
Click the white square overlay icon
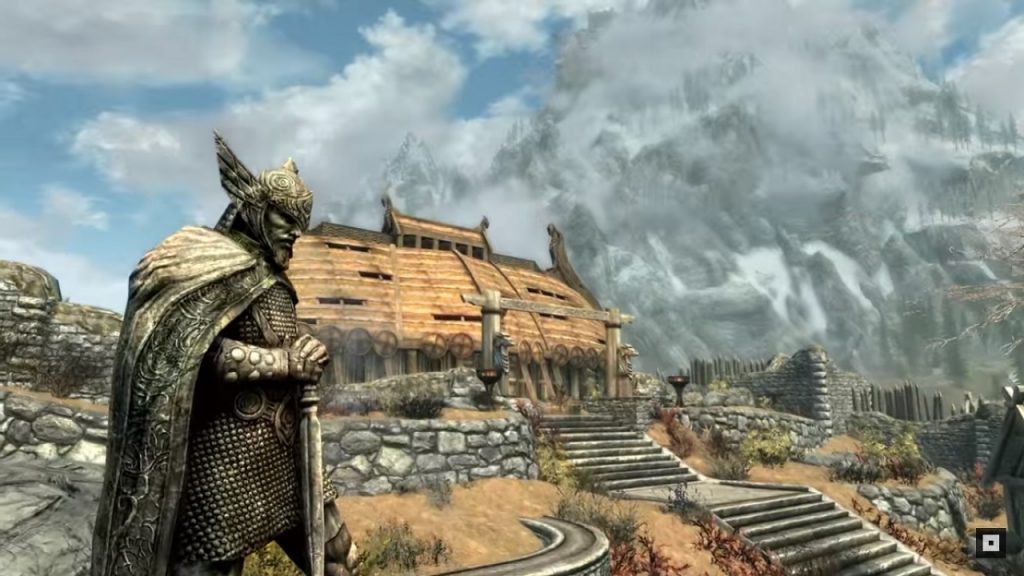pos(990,543)
